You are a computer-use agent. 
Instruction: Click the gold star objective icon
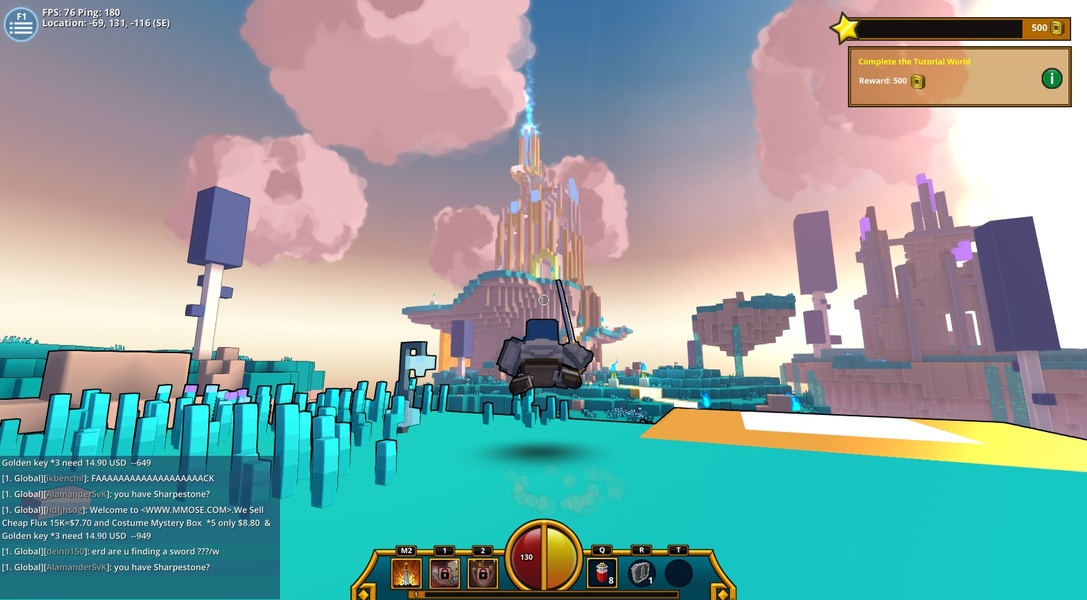click(845, 28)
